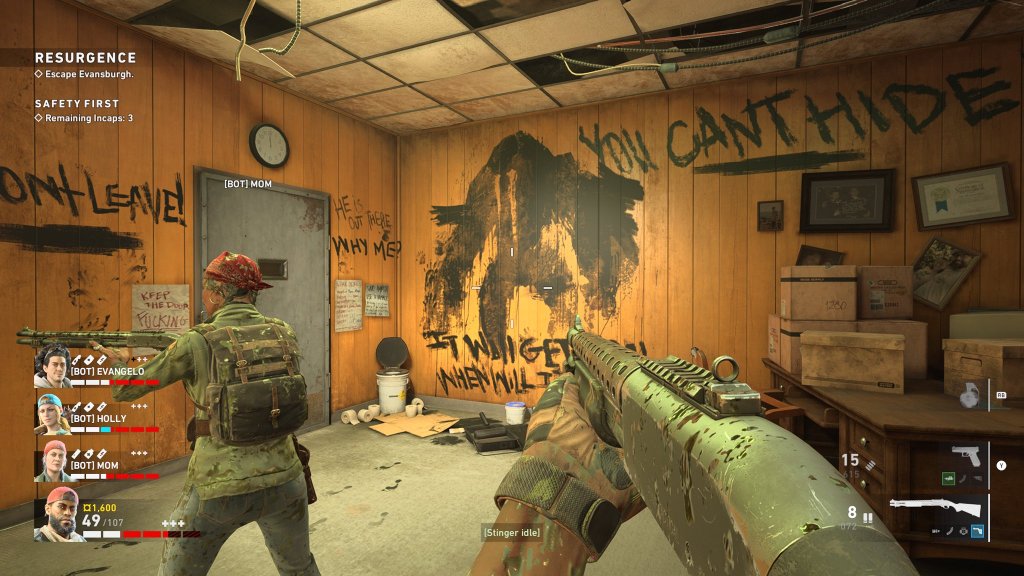The image size is (1024, 576).
Task: Show the Safety First secondary objective
Action: pyautogui.click(x=77, y=103)
